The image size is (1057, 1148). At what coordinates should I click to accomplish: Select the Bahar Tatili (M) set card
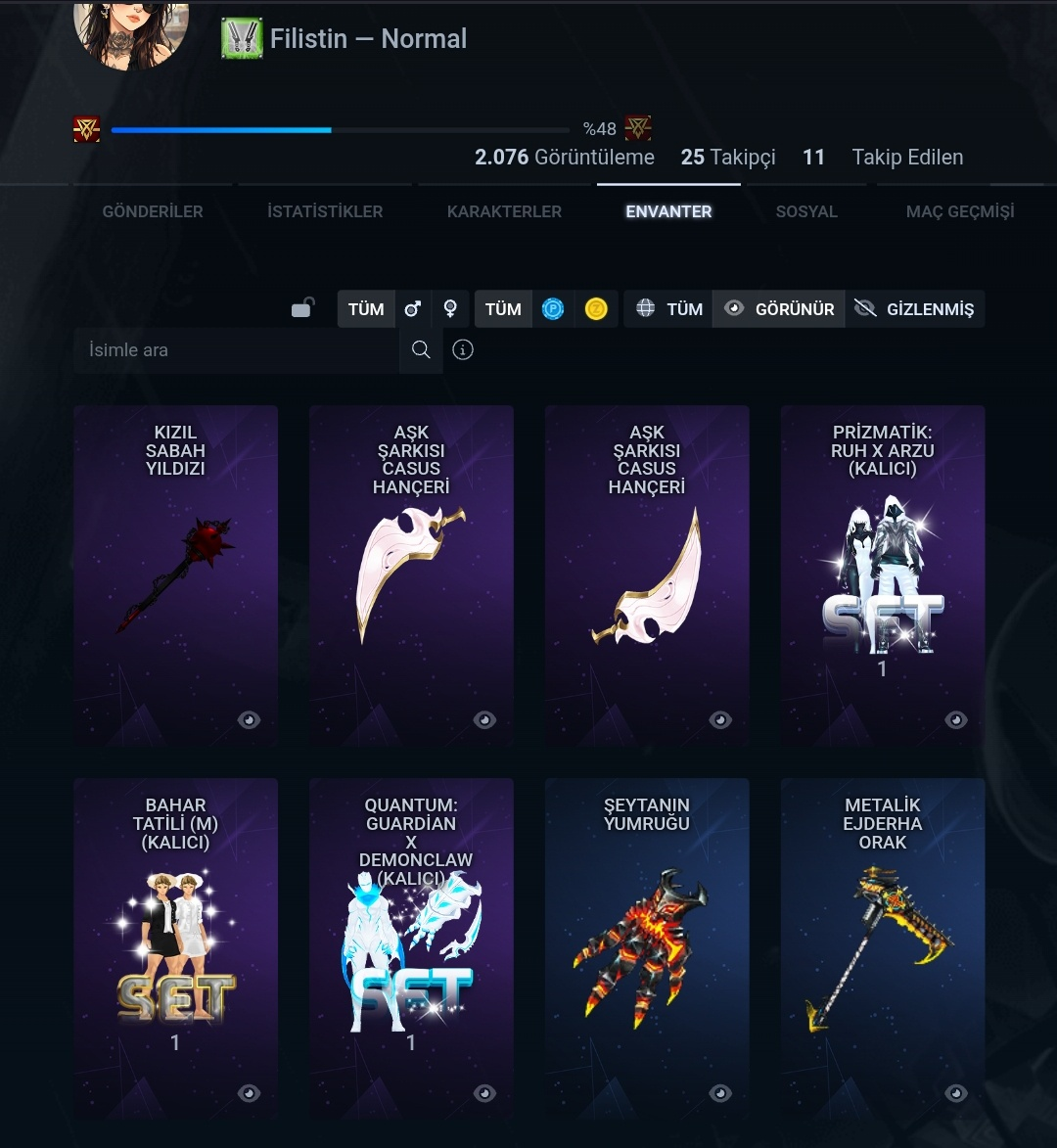[x=176, y=947]
